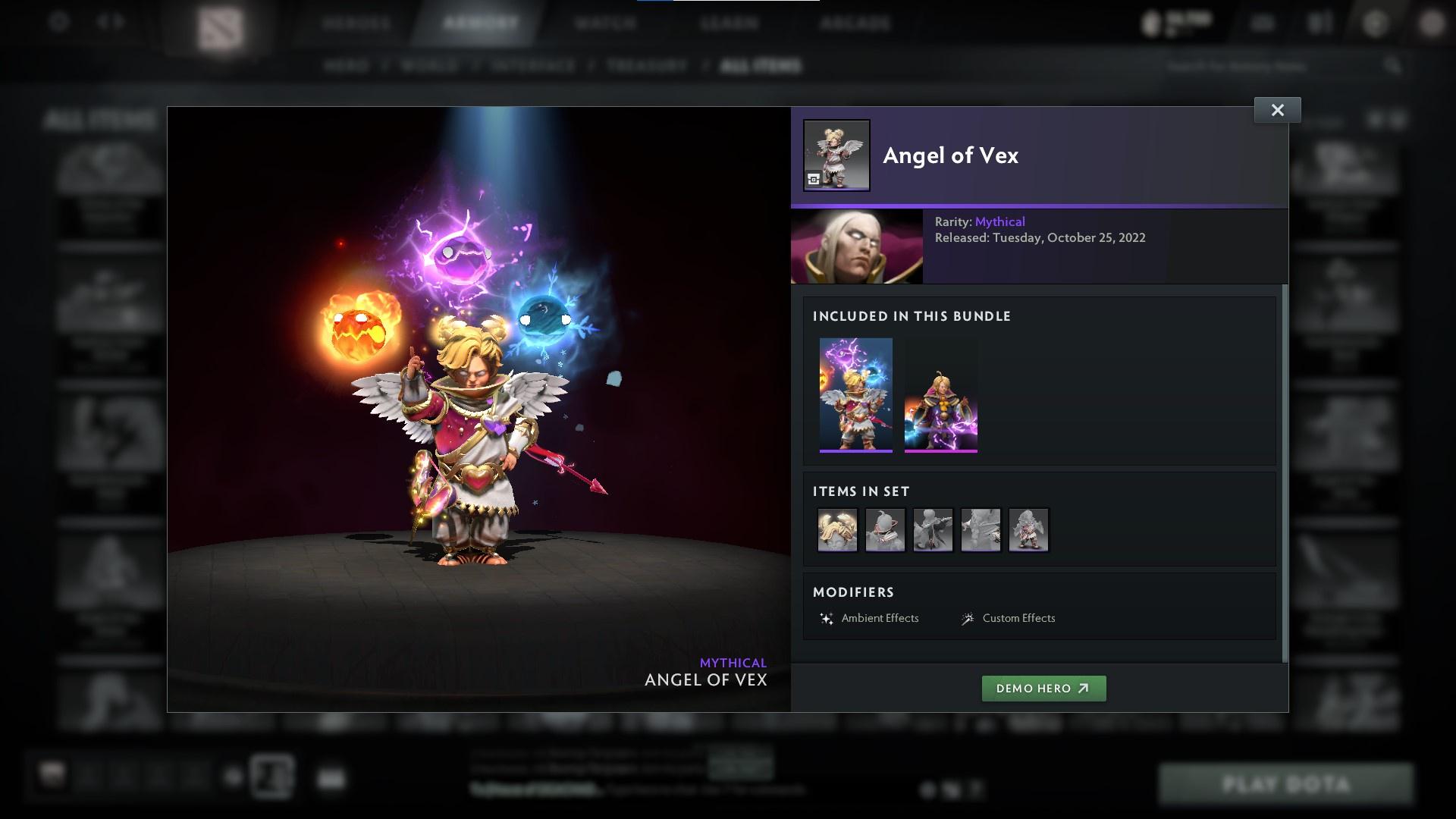Click the last item in the Items In Set row
Image resolution: width=1456 pixels, height=819 pixels.
click(x=1028, y=529)
